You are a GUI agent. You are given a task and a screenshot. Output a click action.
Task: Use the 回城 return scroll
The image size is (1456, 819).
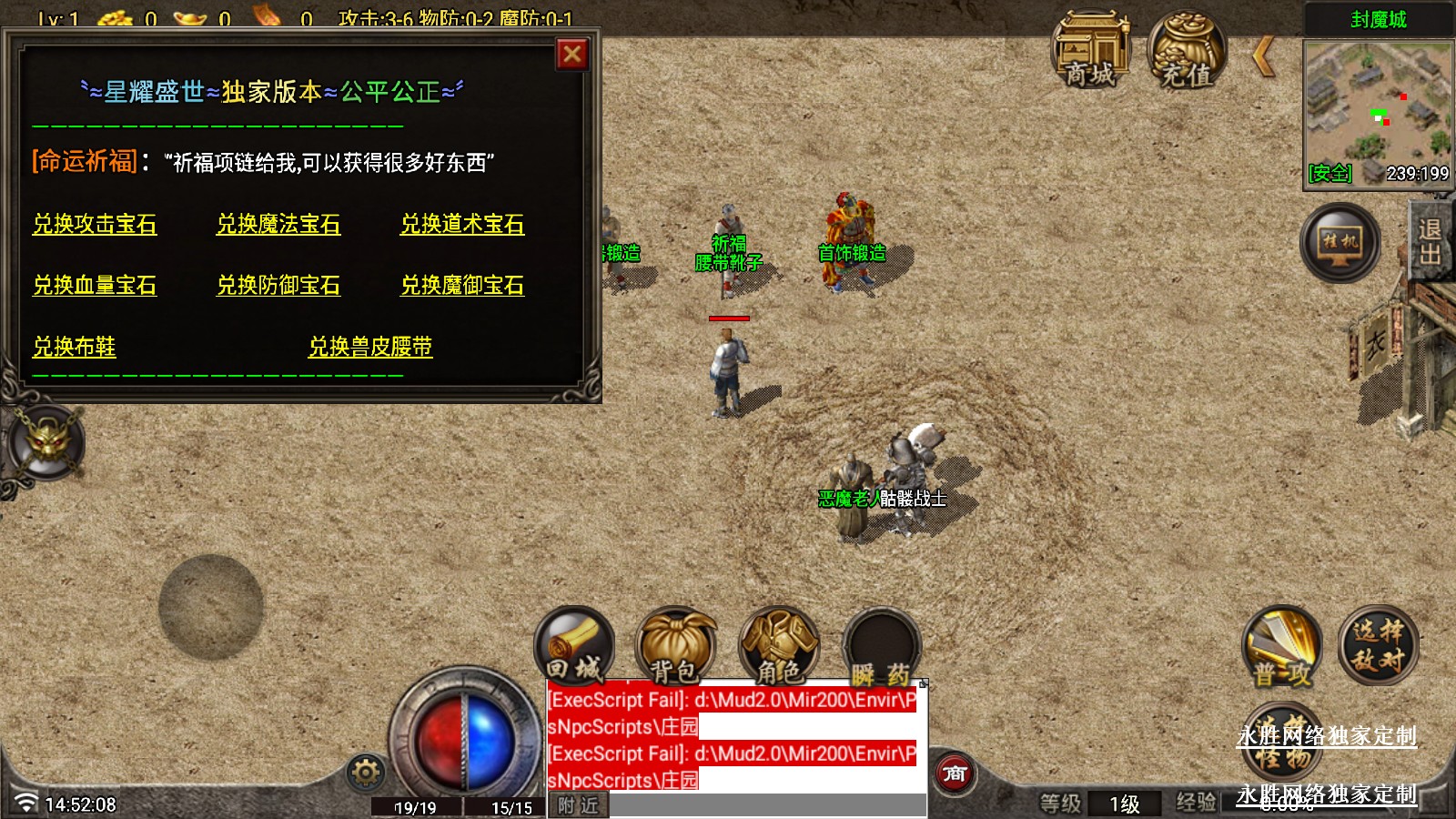click(x=574, y=648)
